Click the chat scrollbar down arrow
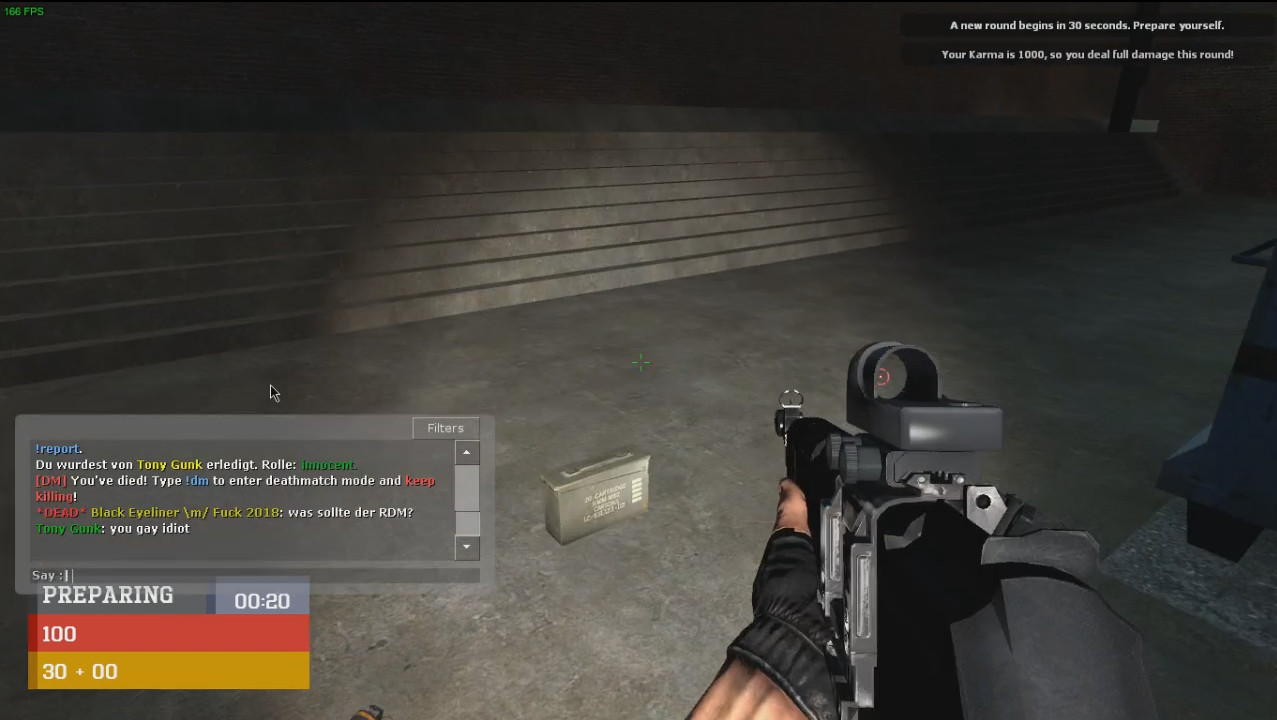The width and height of the screenshot is (1277, 720). [x=466, y=547]
